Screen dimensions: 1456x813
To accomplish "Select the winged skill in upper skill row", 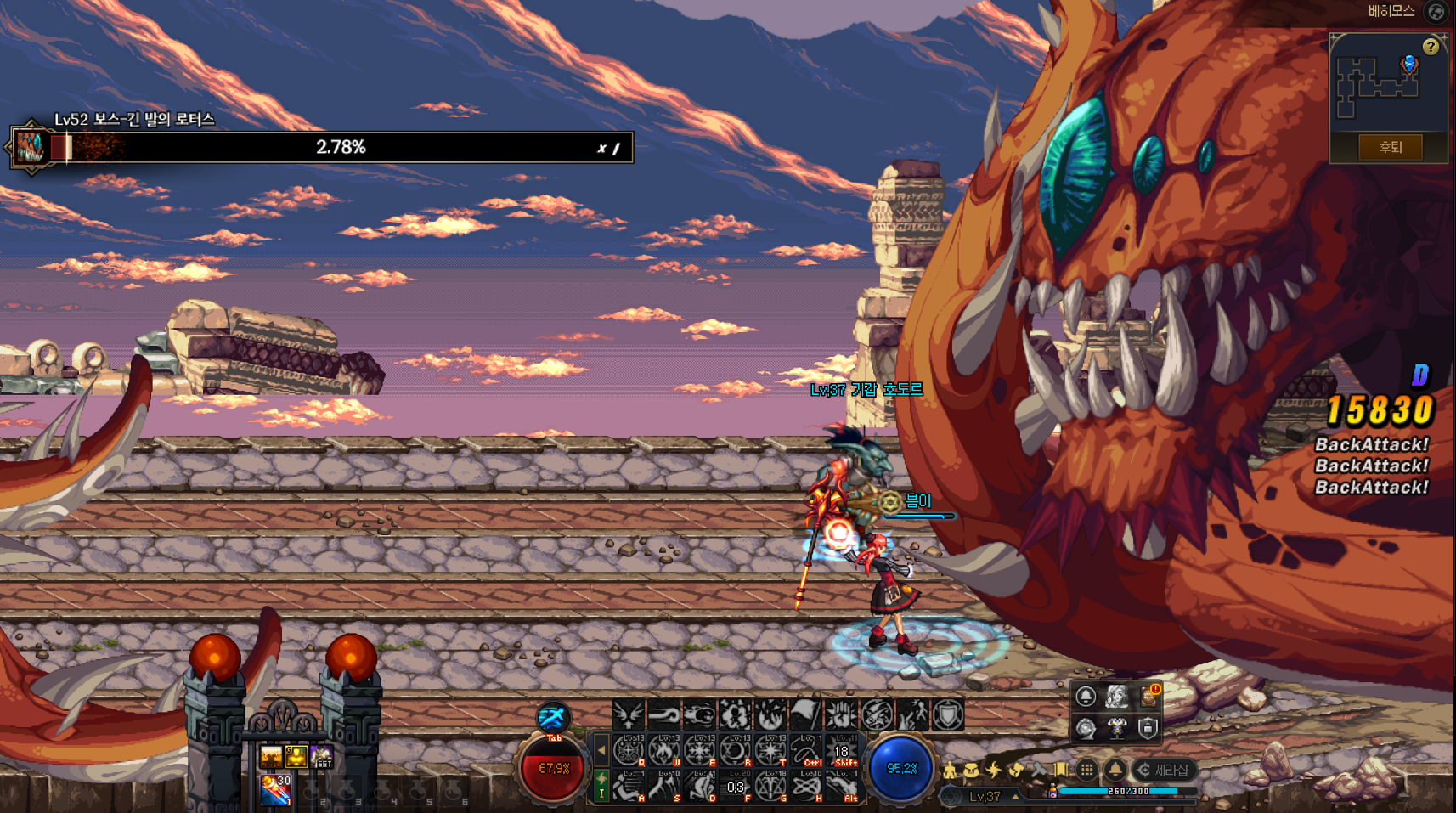I will [628, 715].
